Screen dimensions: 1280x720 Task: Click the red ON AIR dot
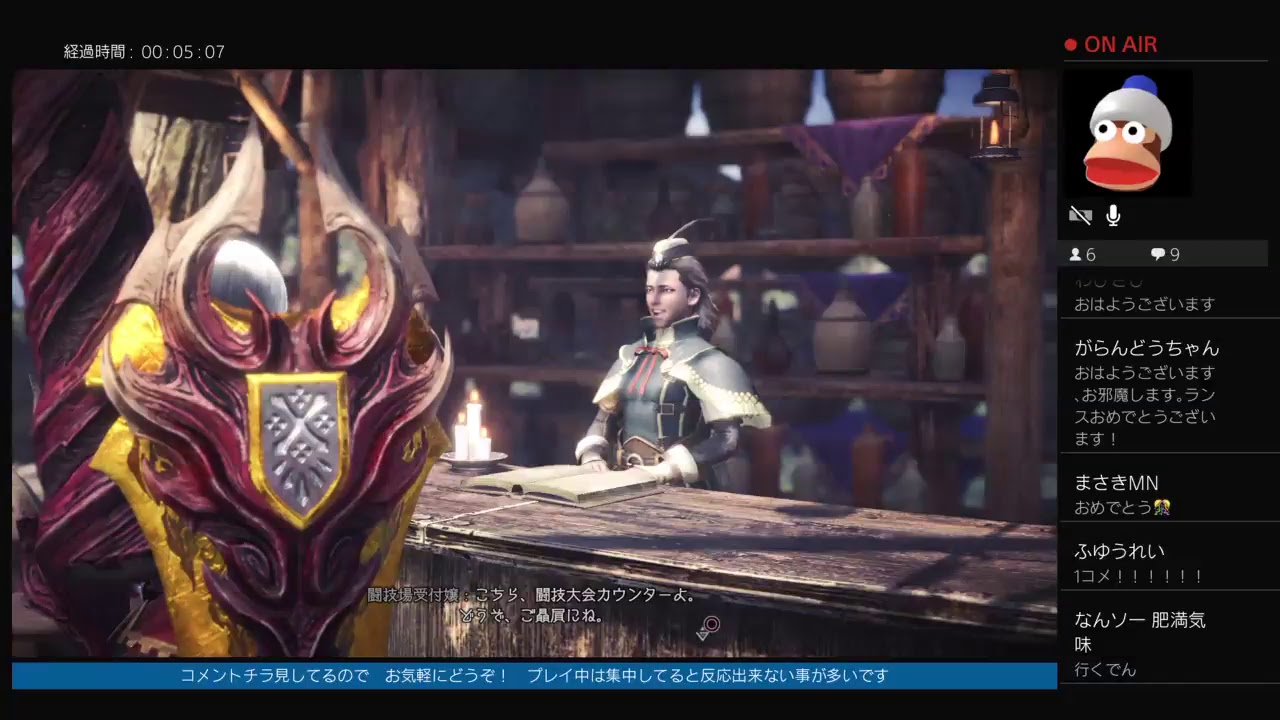[1071, 44]
